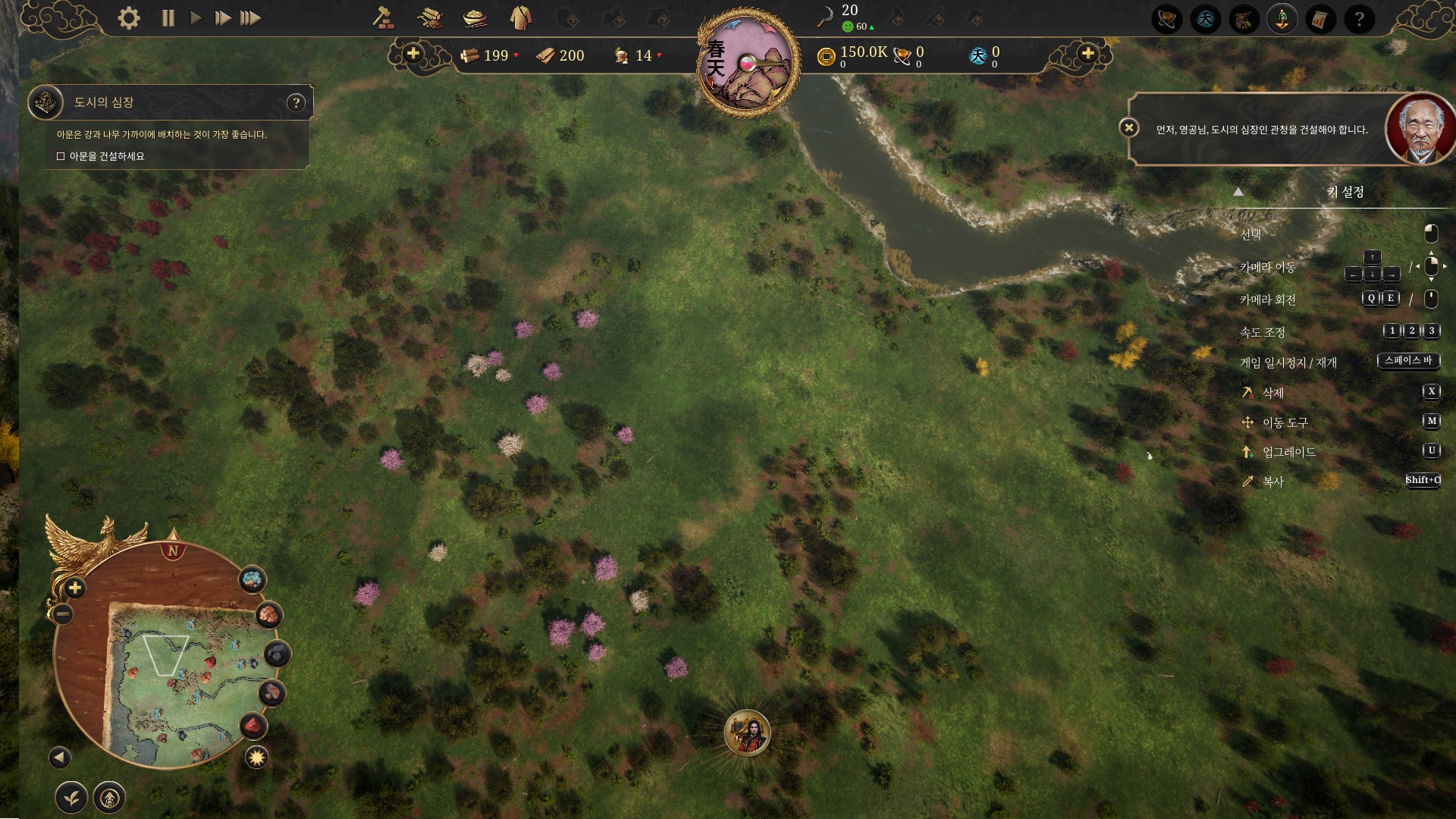Click the question mark help button in top bar

pos(1359,19)
